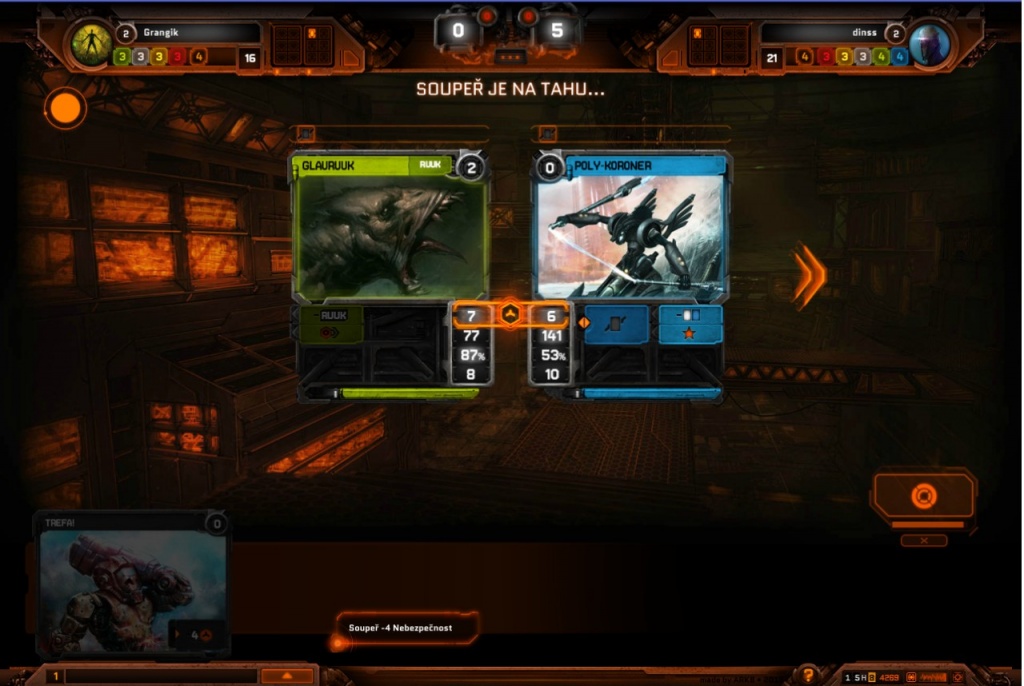Choose the Trefa card in hand
The height and width of the screenshot is (686, 1024).
pyautogui.click(x=132, y=585)
